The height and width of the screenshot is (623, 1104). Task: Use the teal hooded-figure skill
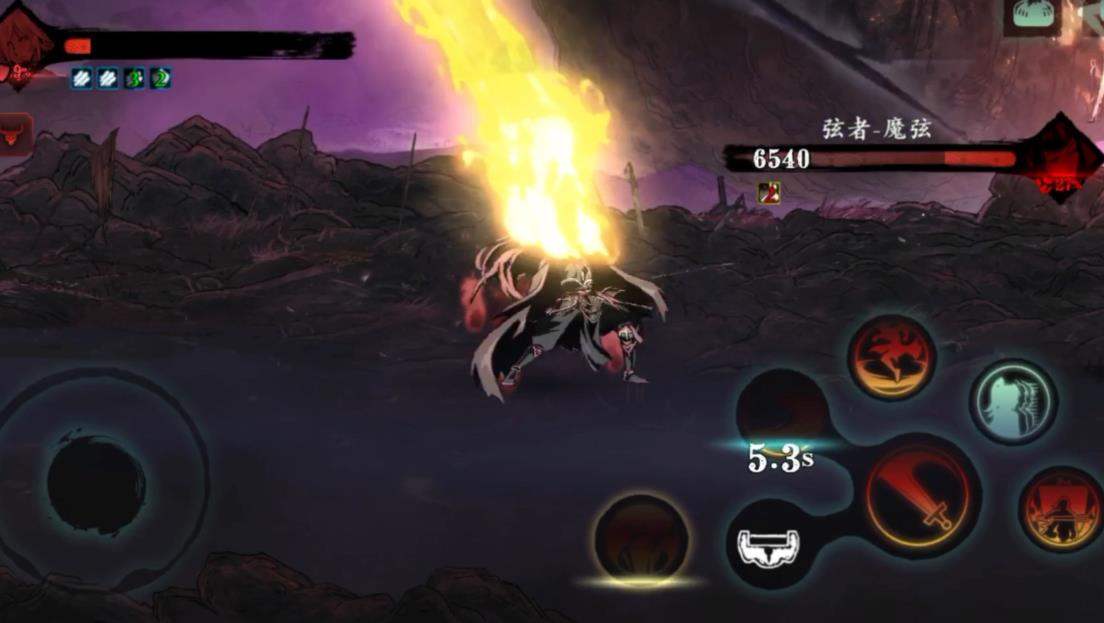[1013, 401]
